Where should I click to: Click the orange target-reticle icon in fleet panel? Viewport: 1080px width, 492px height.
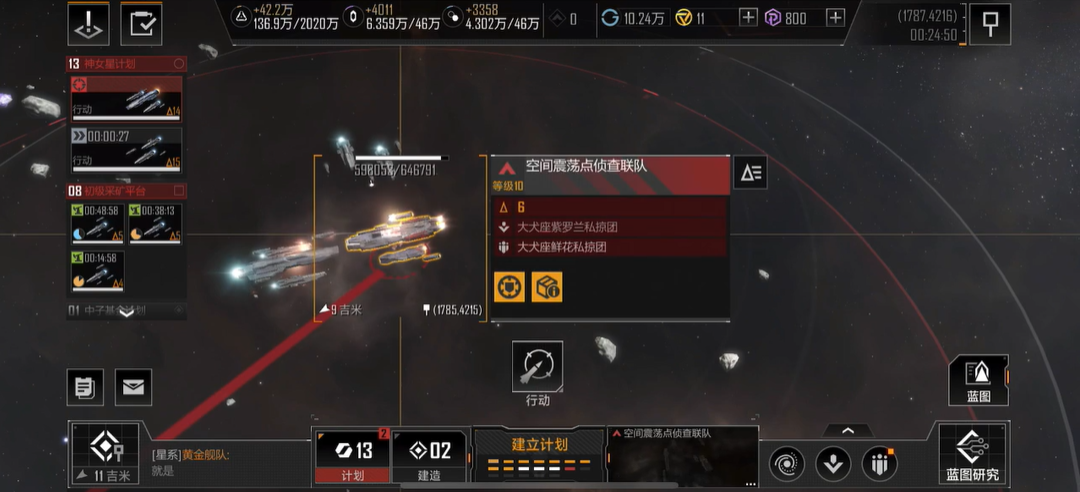point(509,287)
